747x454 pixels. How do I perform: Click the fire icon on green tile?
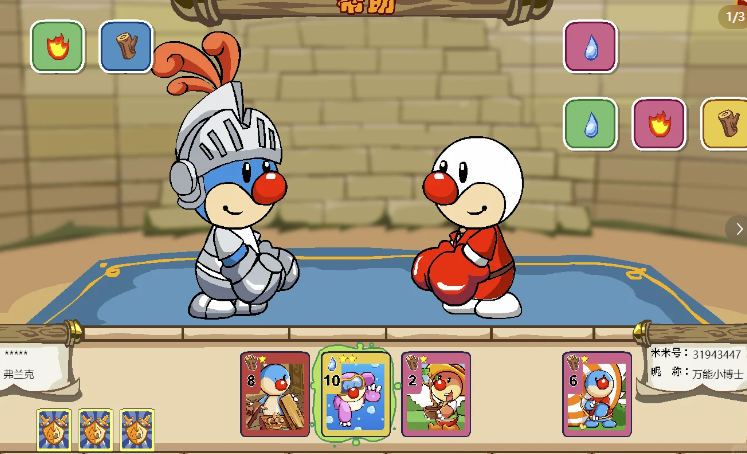[x=57, y=46]
